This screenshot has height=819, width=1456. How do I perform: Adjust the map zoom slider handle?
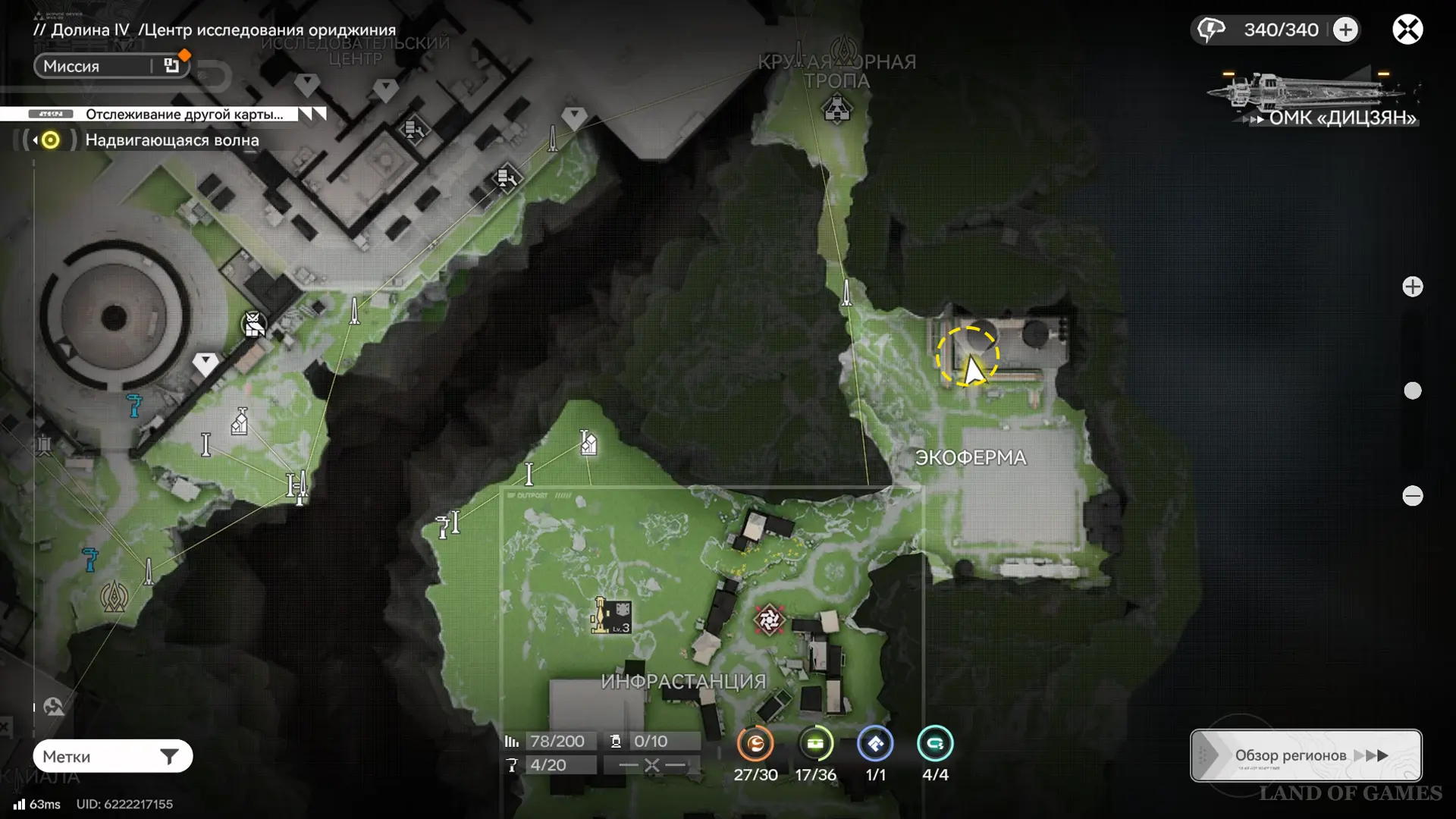[x=1412, y=391]
